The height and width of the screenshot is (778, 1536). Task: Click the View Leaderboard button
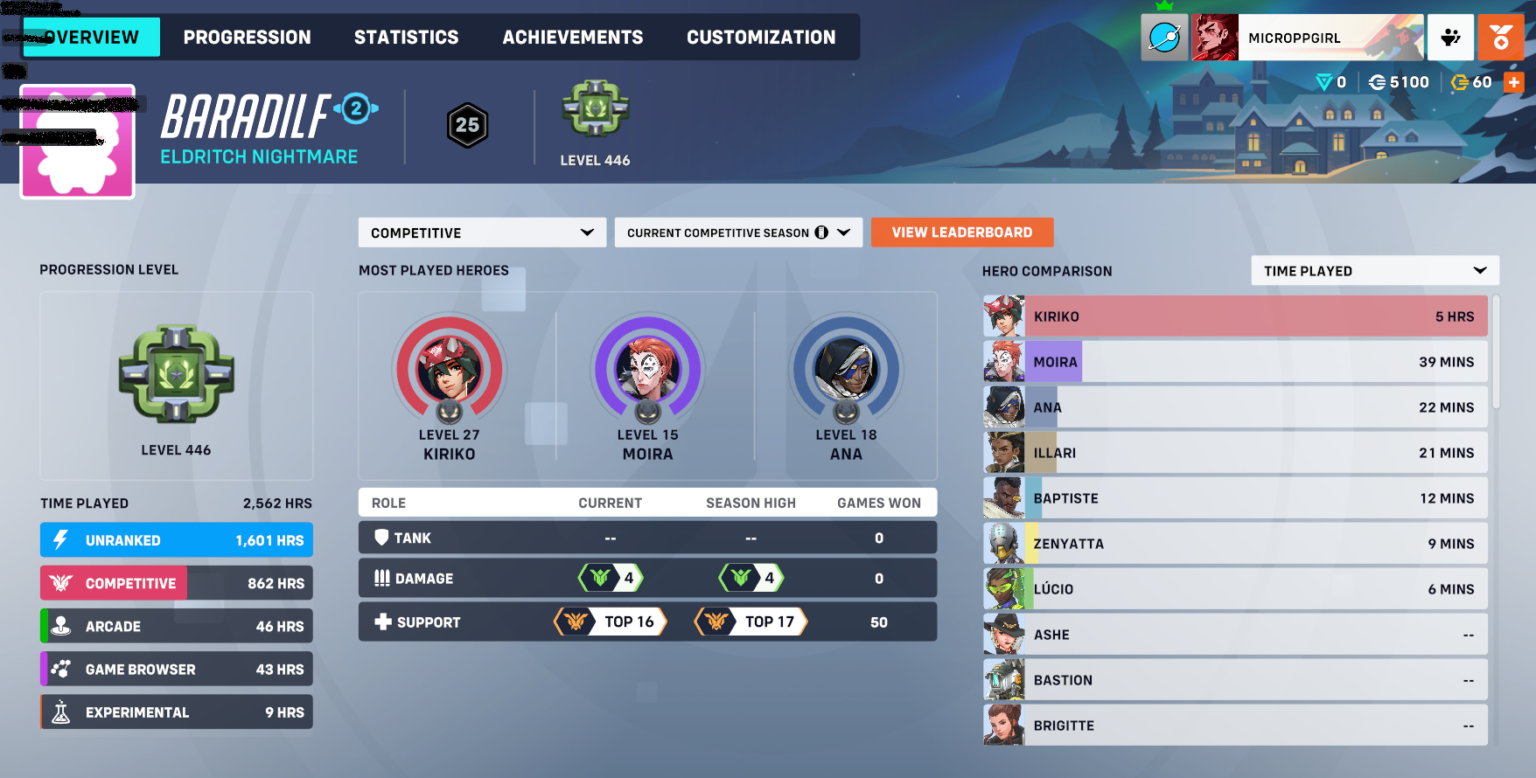[x=961, y=232]
